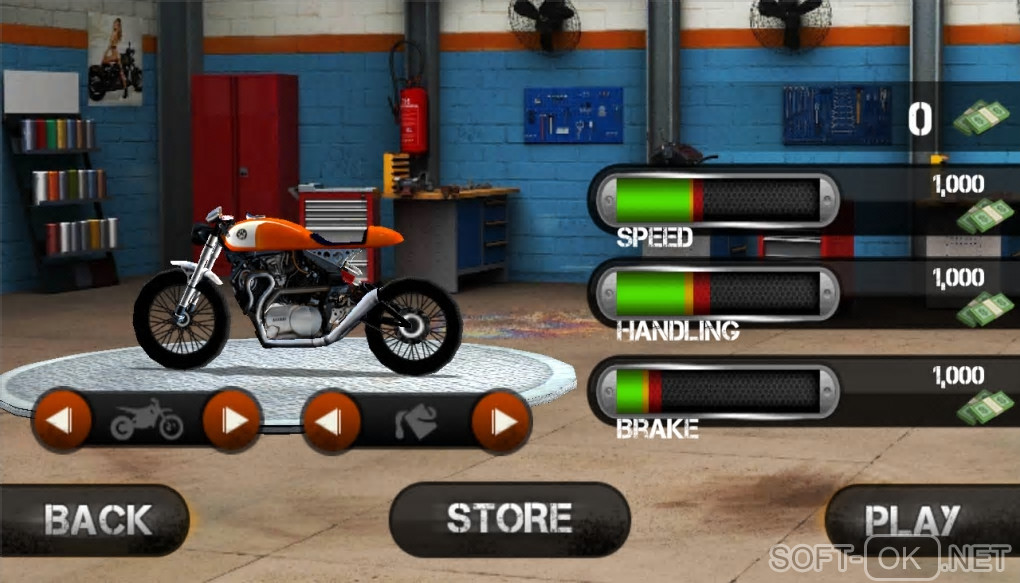Select next motorcycle with right arrow
Screen dimensions: 1020x583
(x=232, y=420)
